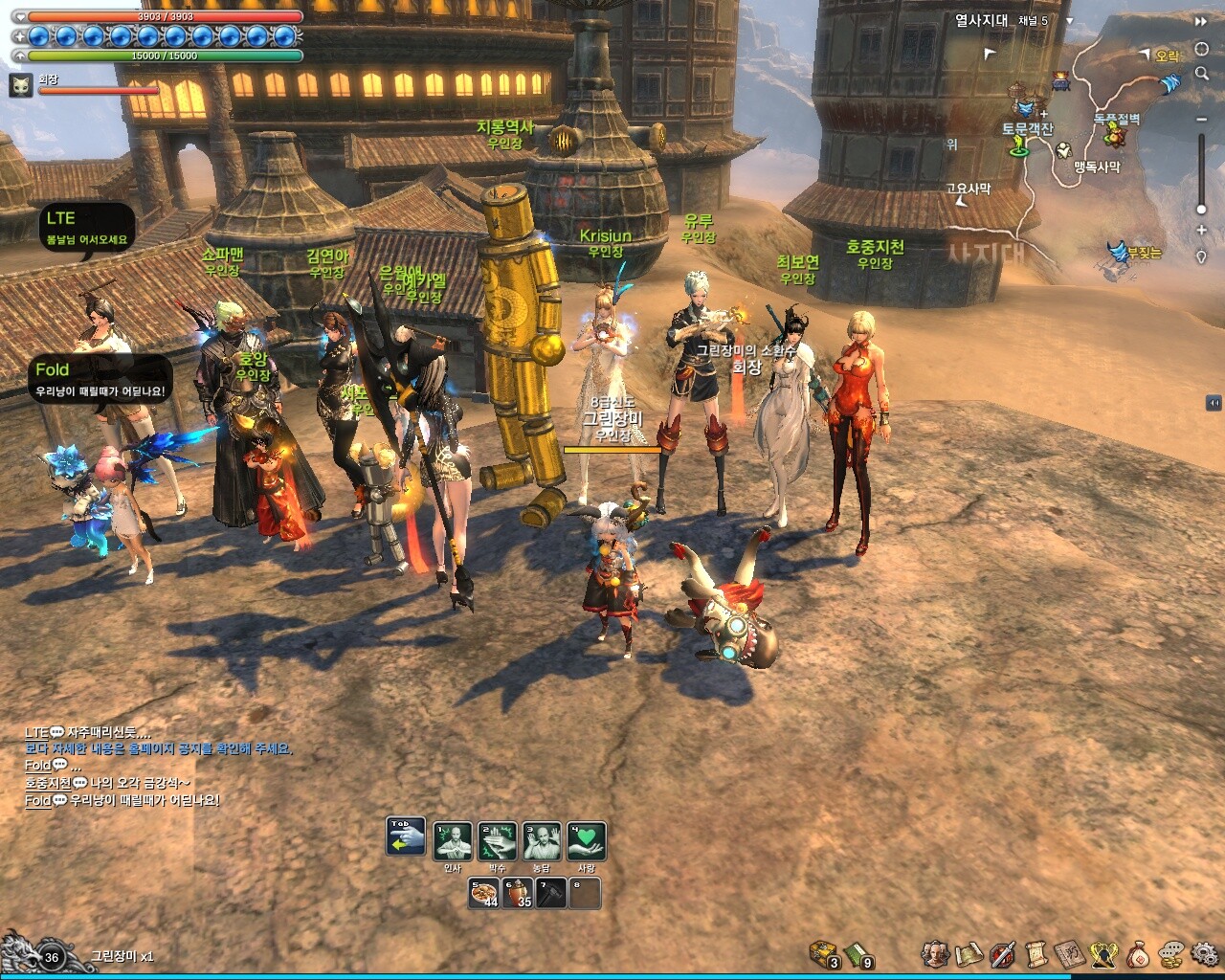Select the repair hammer in slot 7
Image resolution: width=1225 pixels, height=980 pixels.
pos(552,893)
